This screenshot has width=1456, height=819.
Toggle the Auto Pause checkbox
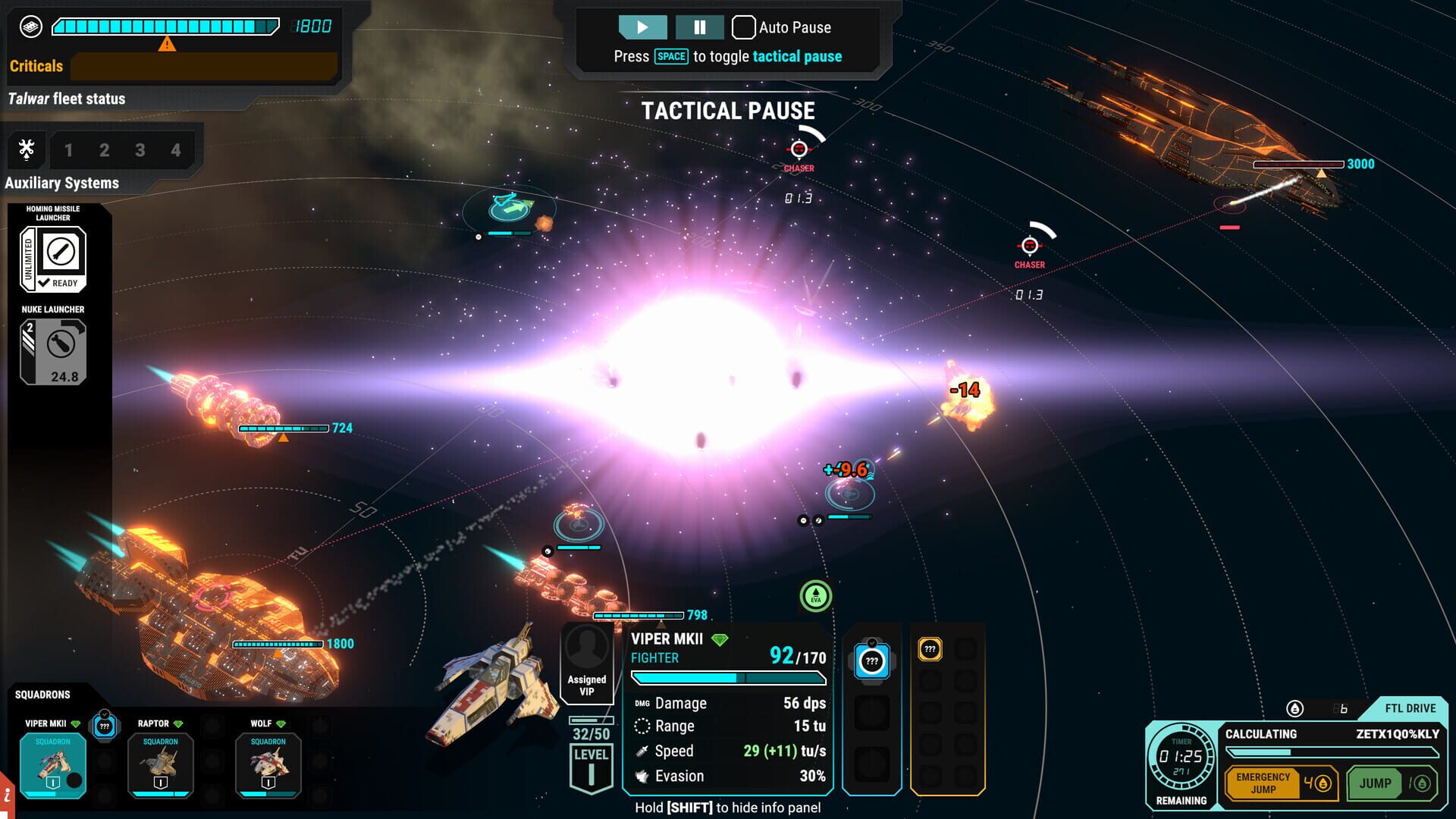pos(743,27)
